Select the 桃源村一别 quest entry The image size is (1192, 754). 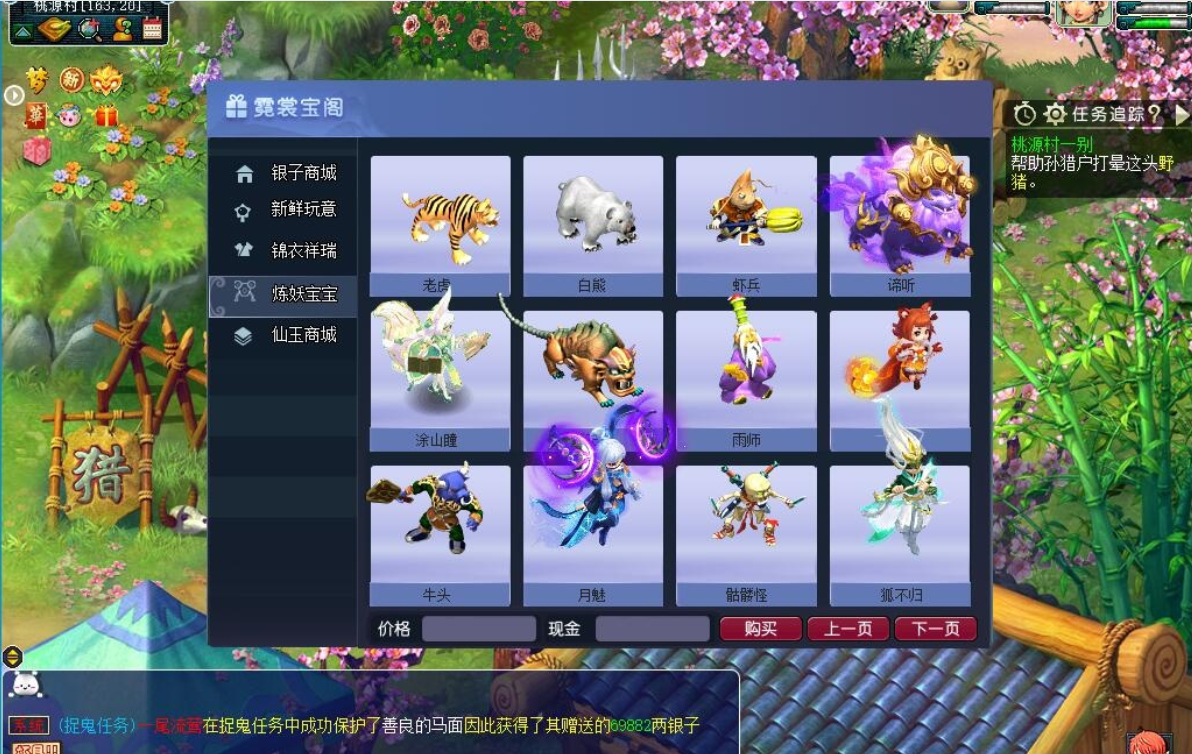click(1050, 144)
